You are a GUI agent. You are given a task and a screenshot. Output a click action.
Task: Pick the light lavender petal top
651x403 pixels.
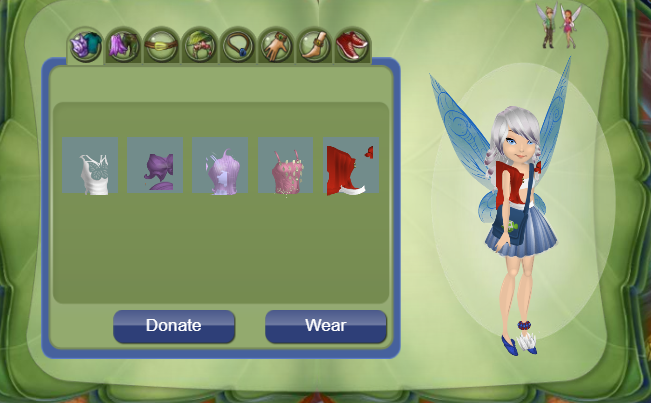(220, 166)
